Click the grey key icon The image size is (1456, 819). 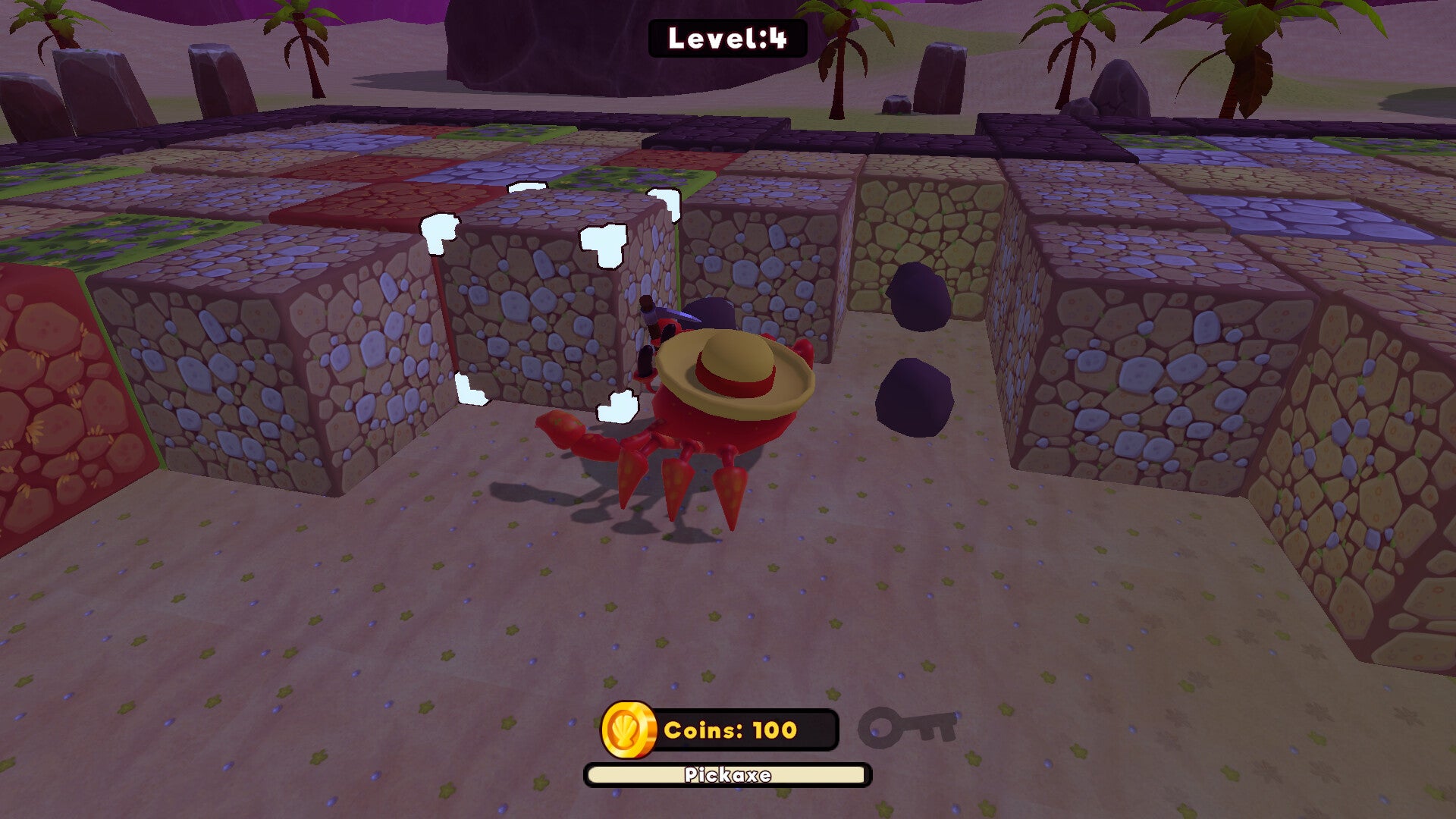[x=907, y=728]
